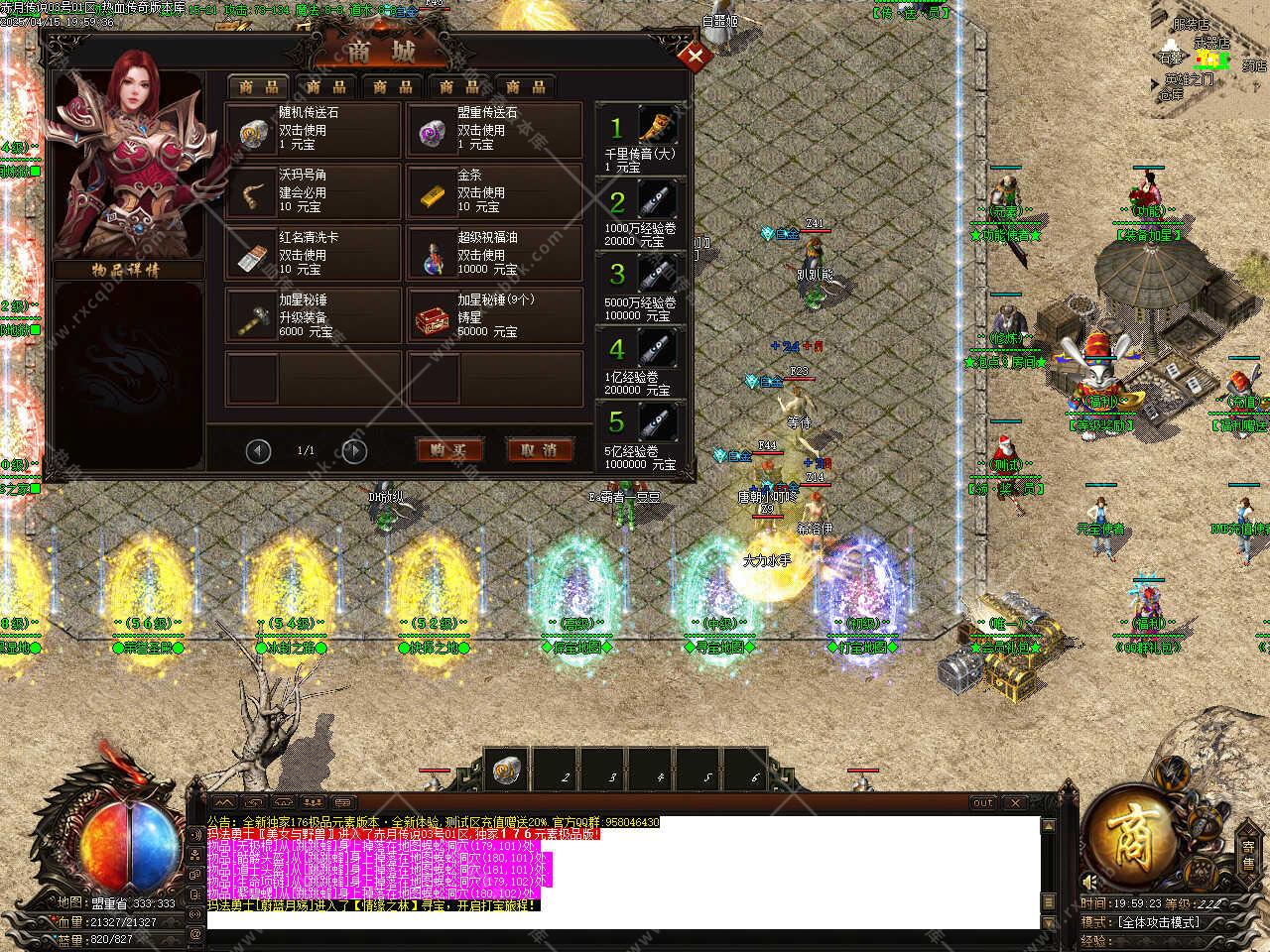
Task: Click the OUT button above chat
Action: coord(982,802)
